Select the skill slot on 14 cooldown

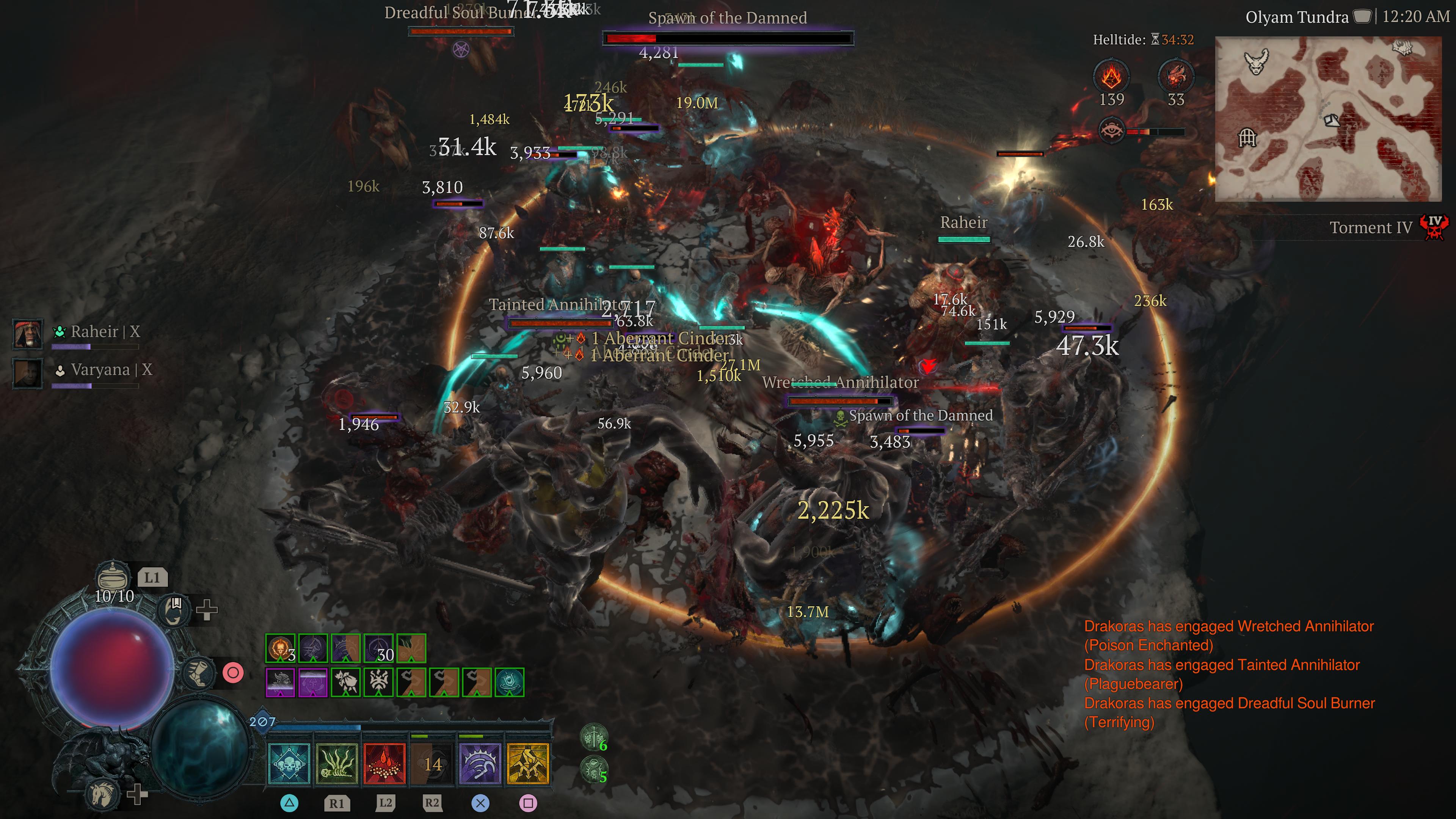[432, 764]
